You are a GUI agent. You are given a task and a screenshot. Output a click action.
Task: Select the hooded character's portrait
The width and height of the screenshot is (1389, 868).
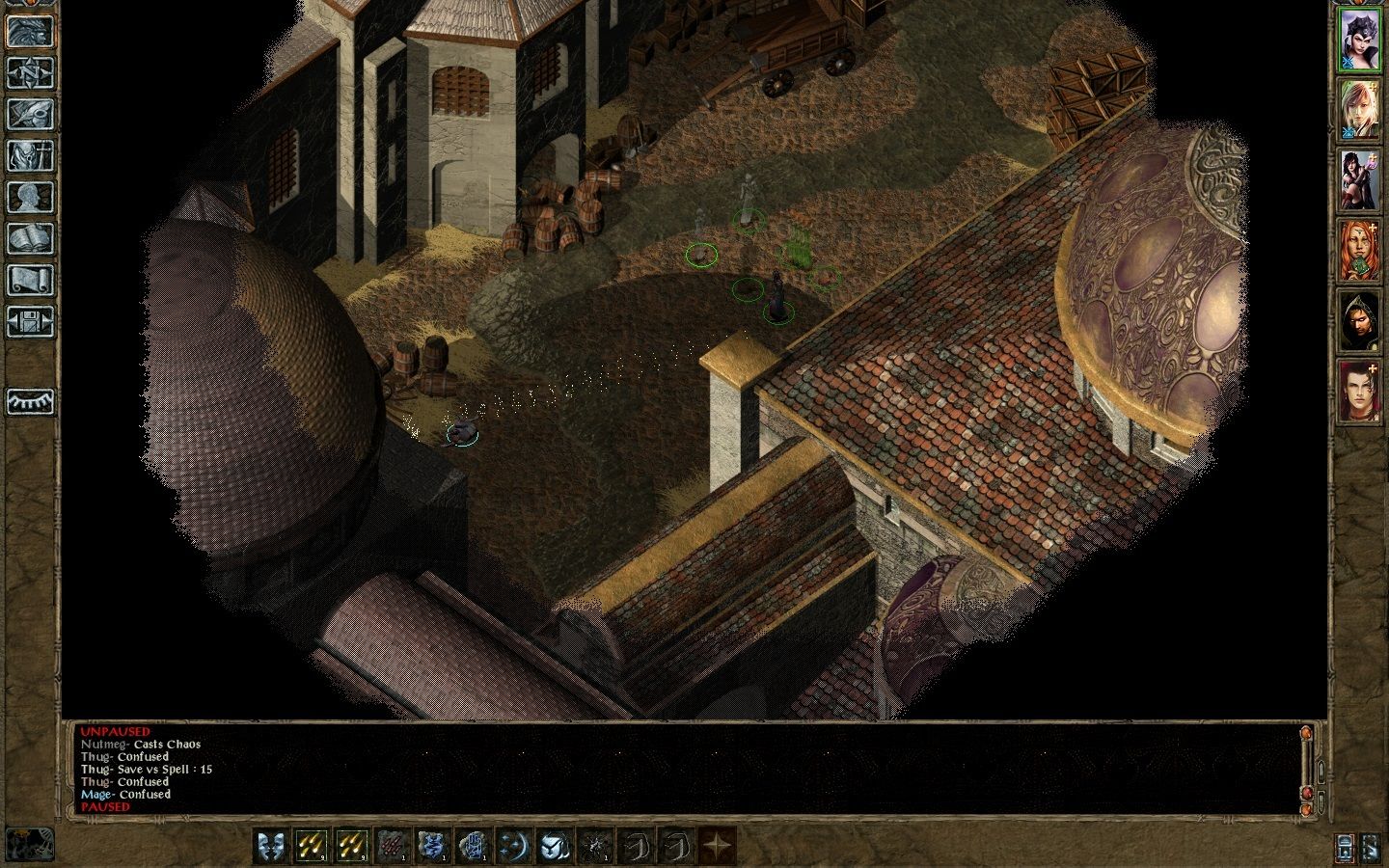(1358, 321)
